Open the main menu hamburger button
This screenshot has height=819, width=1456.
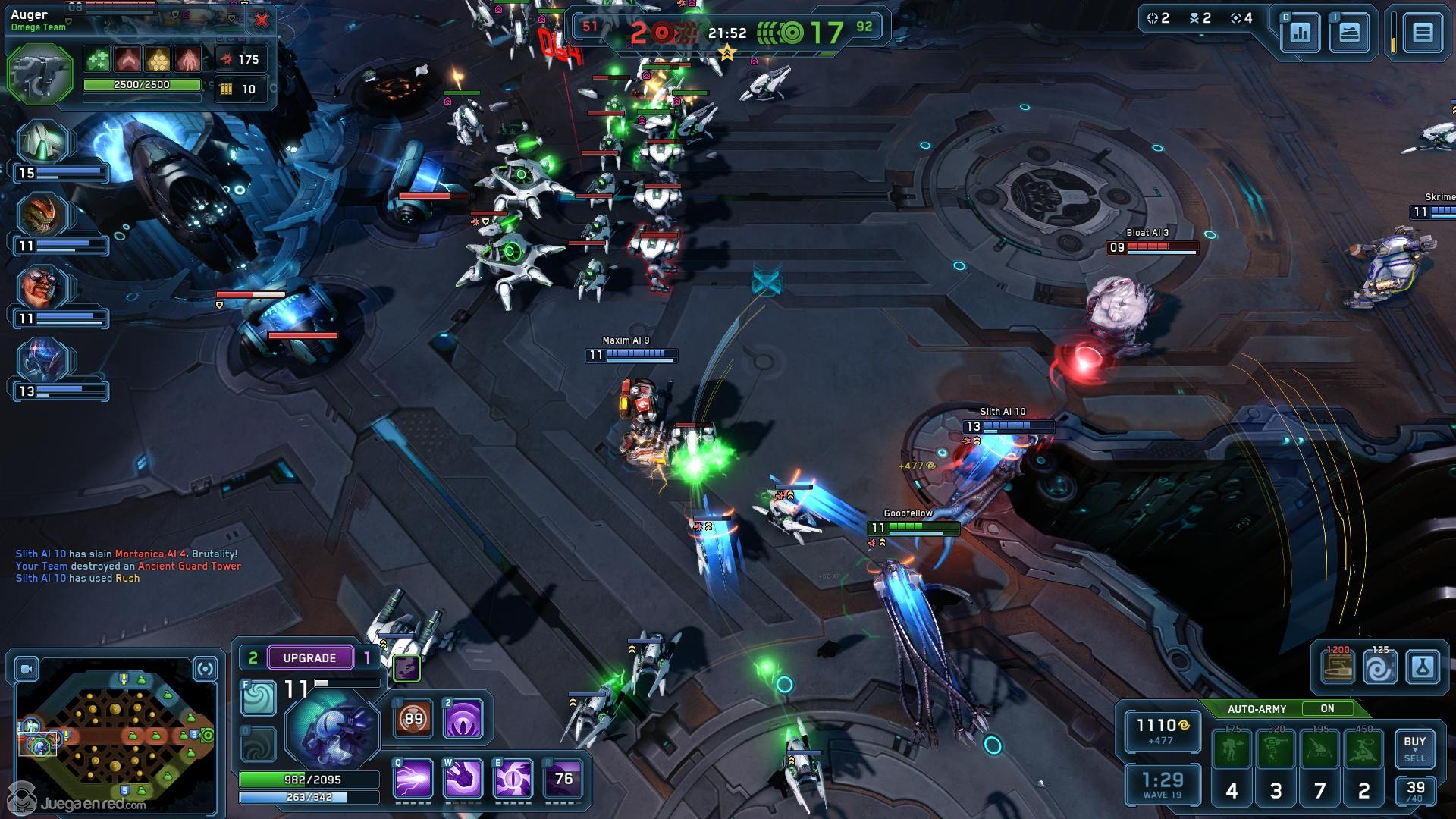click(x=1422, y=33)
